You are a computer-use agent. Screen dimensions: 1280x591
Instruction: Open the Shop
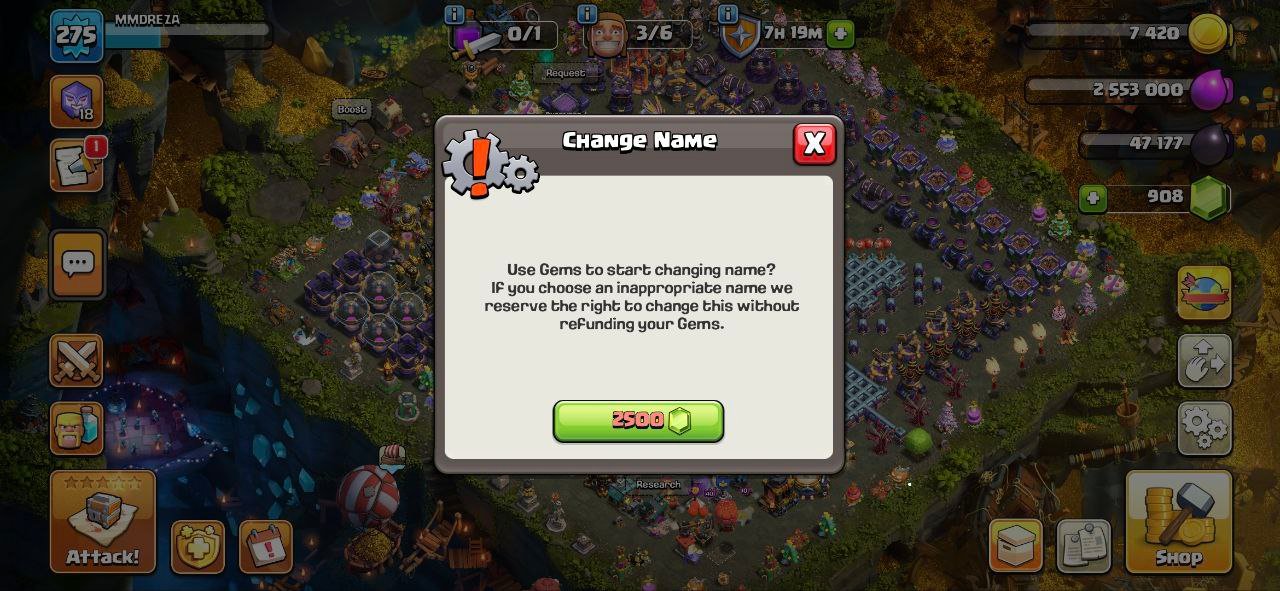pyautogui.click(x=1178, y=522)
